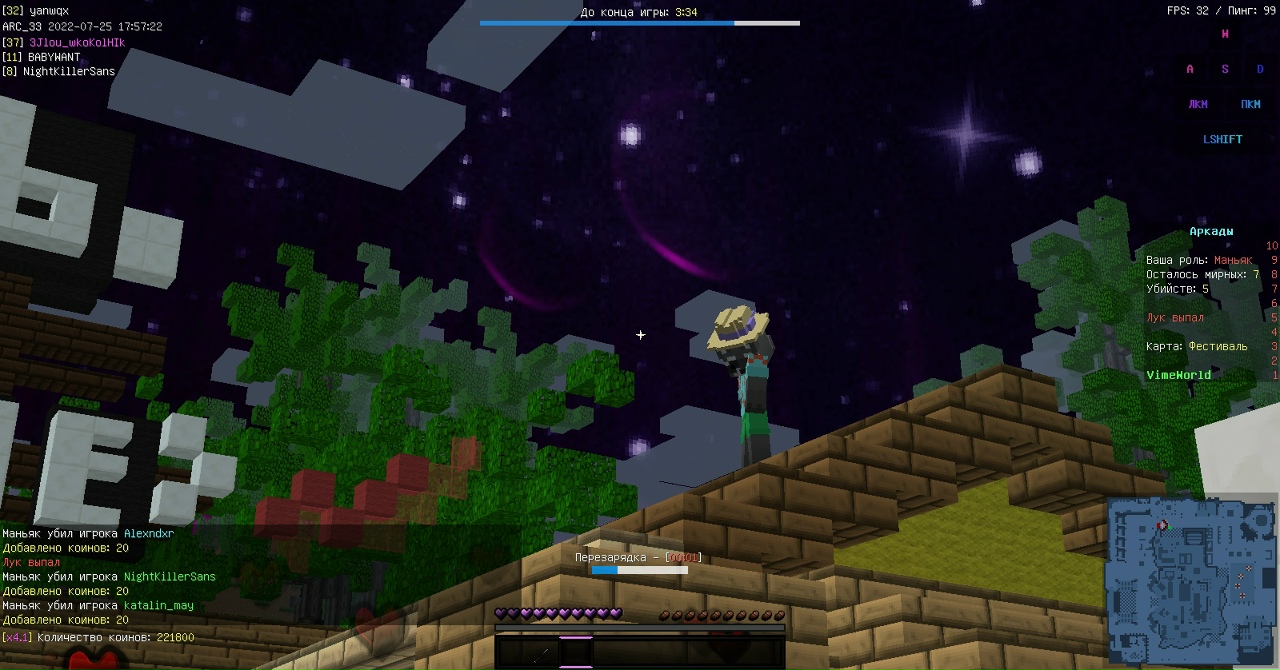Click the Alexndxr name in the chat log
Screen dimensions: 1280x670
149,534
